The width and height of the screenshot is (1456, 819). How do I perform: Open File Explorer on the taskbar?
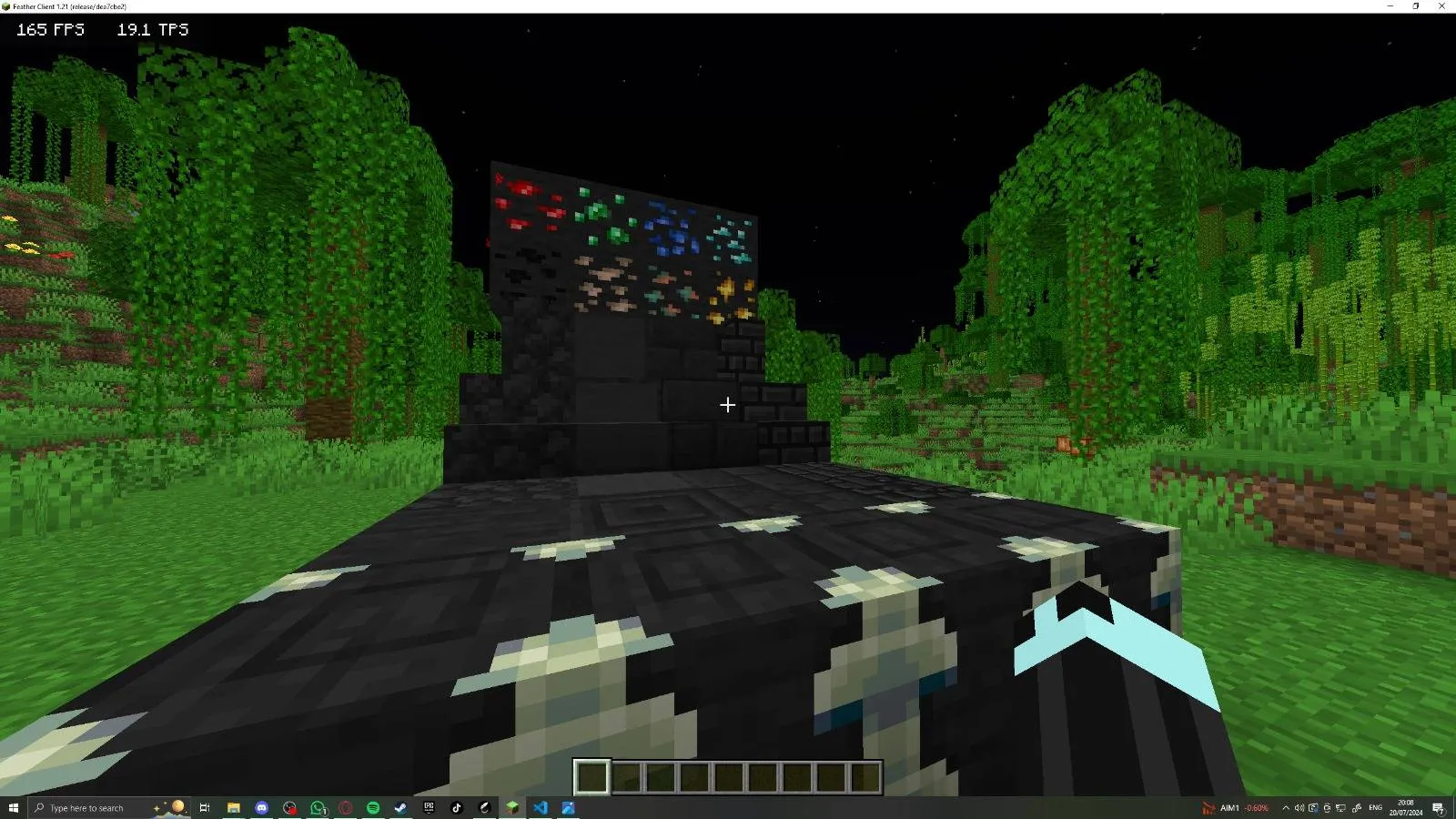tap(234, 807)
